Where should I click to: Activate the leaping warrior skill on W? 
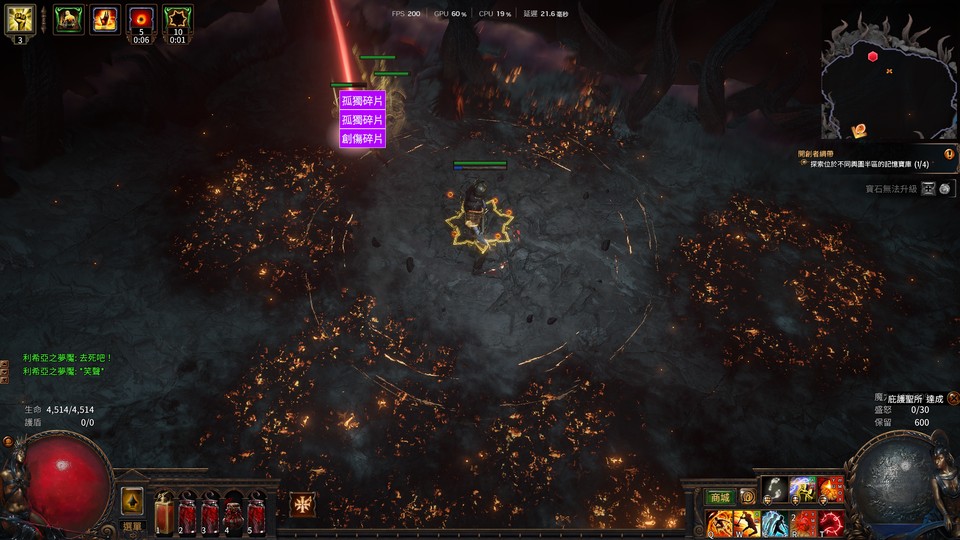[747, 523]
